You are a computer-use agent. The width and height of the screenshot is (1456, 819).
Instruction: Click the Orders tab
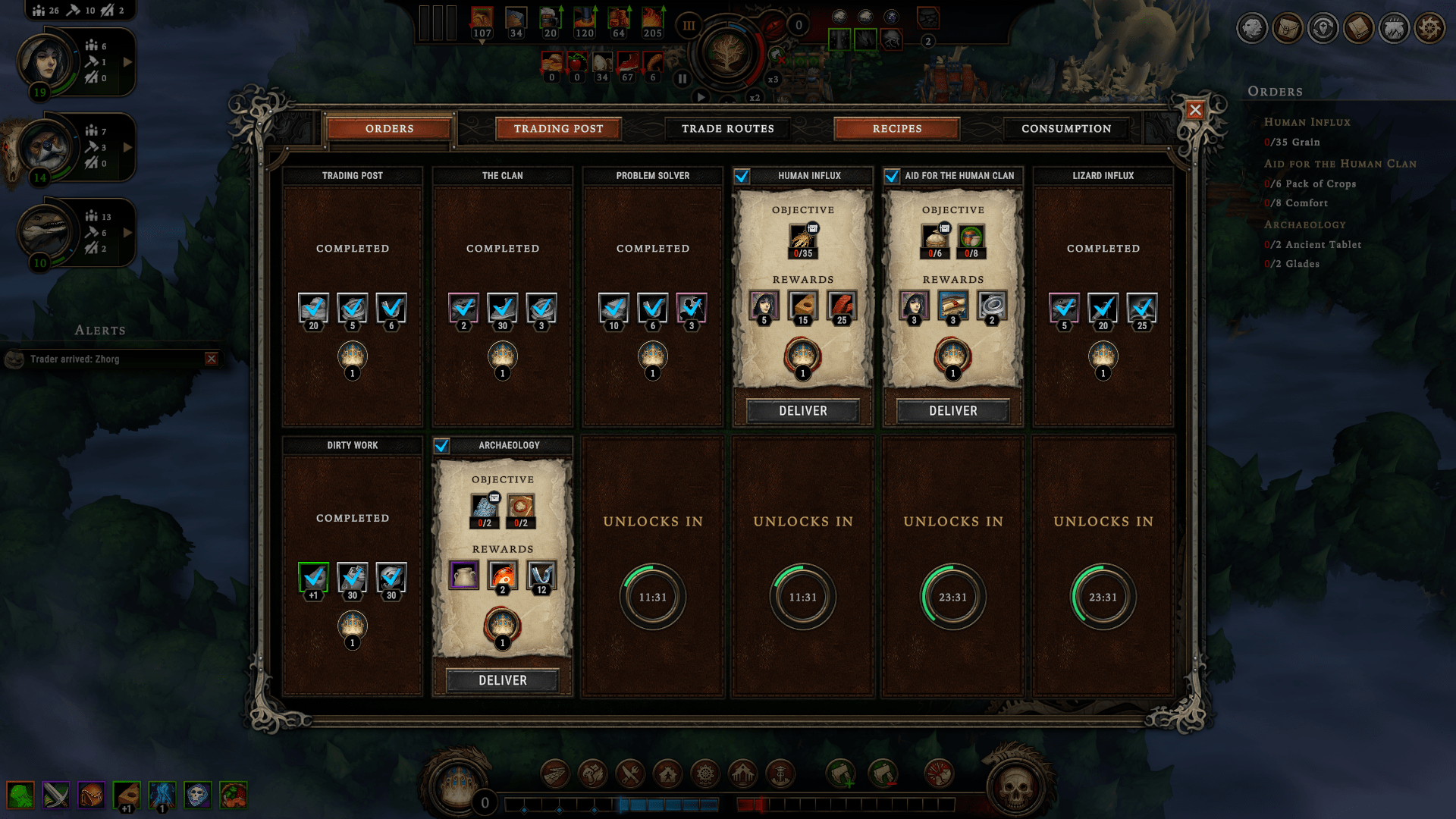coord(389,129)
